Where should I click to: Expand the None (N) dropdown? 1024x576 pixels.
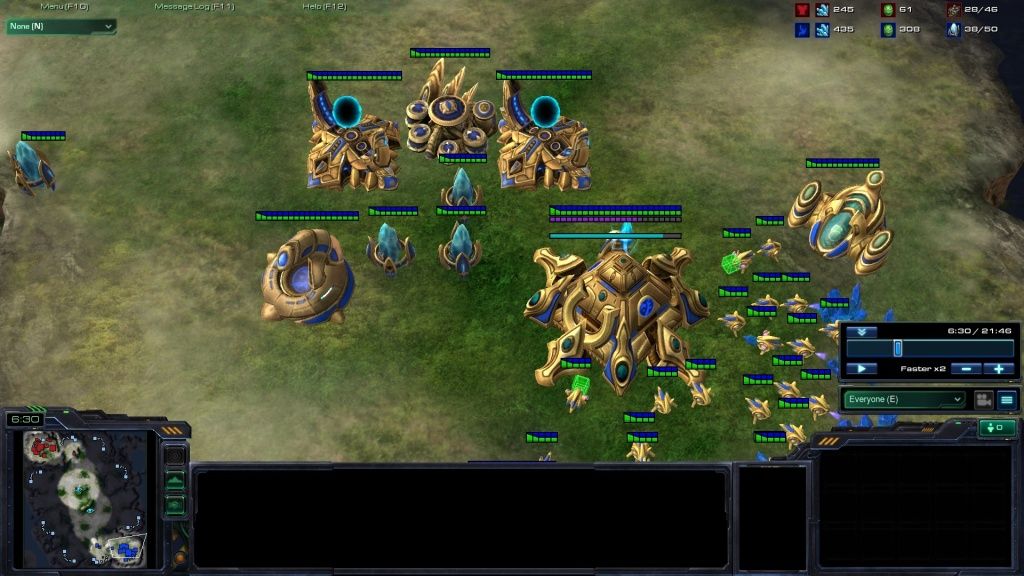61,26
